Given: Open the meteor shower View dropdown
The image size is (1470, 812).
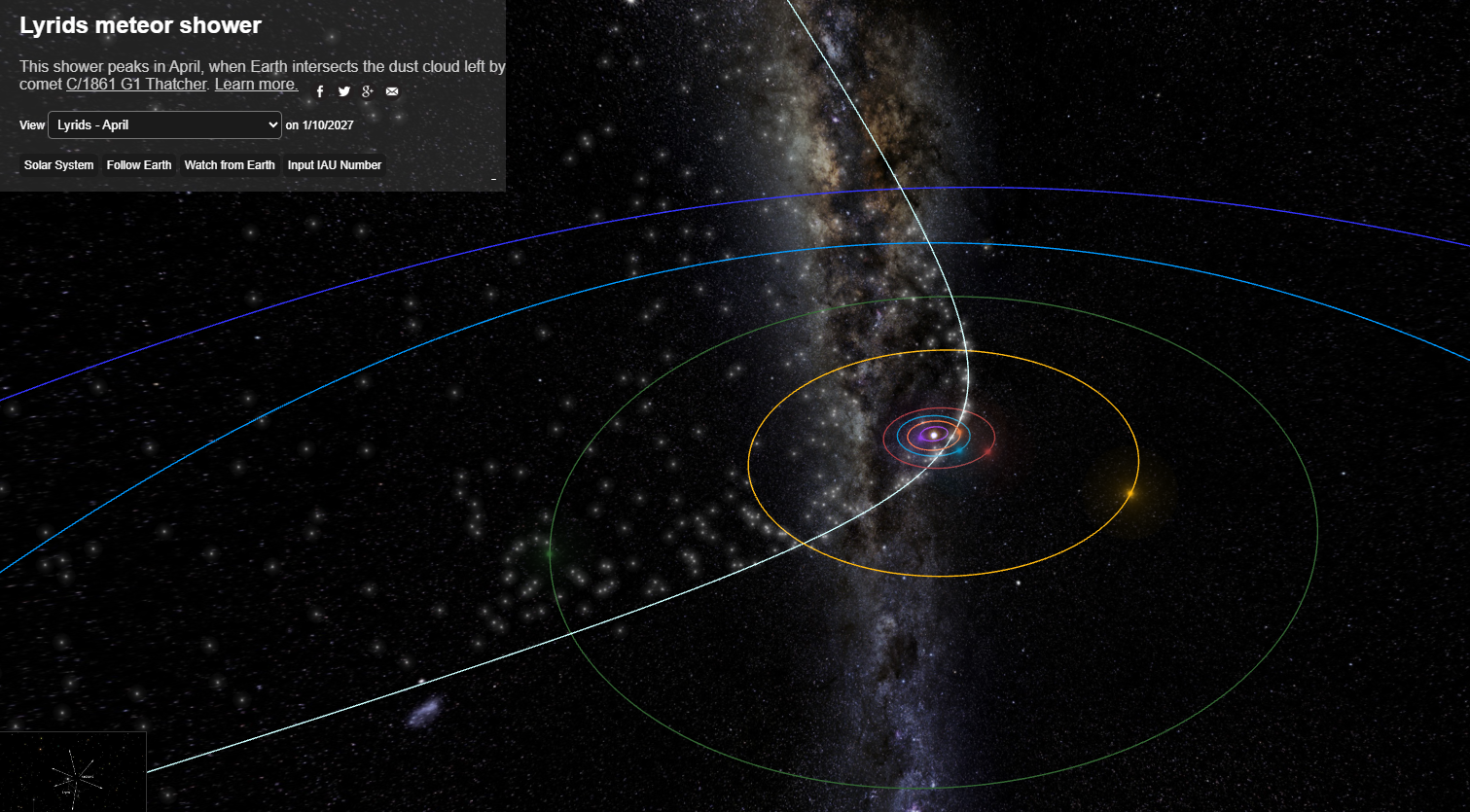Looking at the screenshot, I should click(165, 125).
